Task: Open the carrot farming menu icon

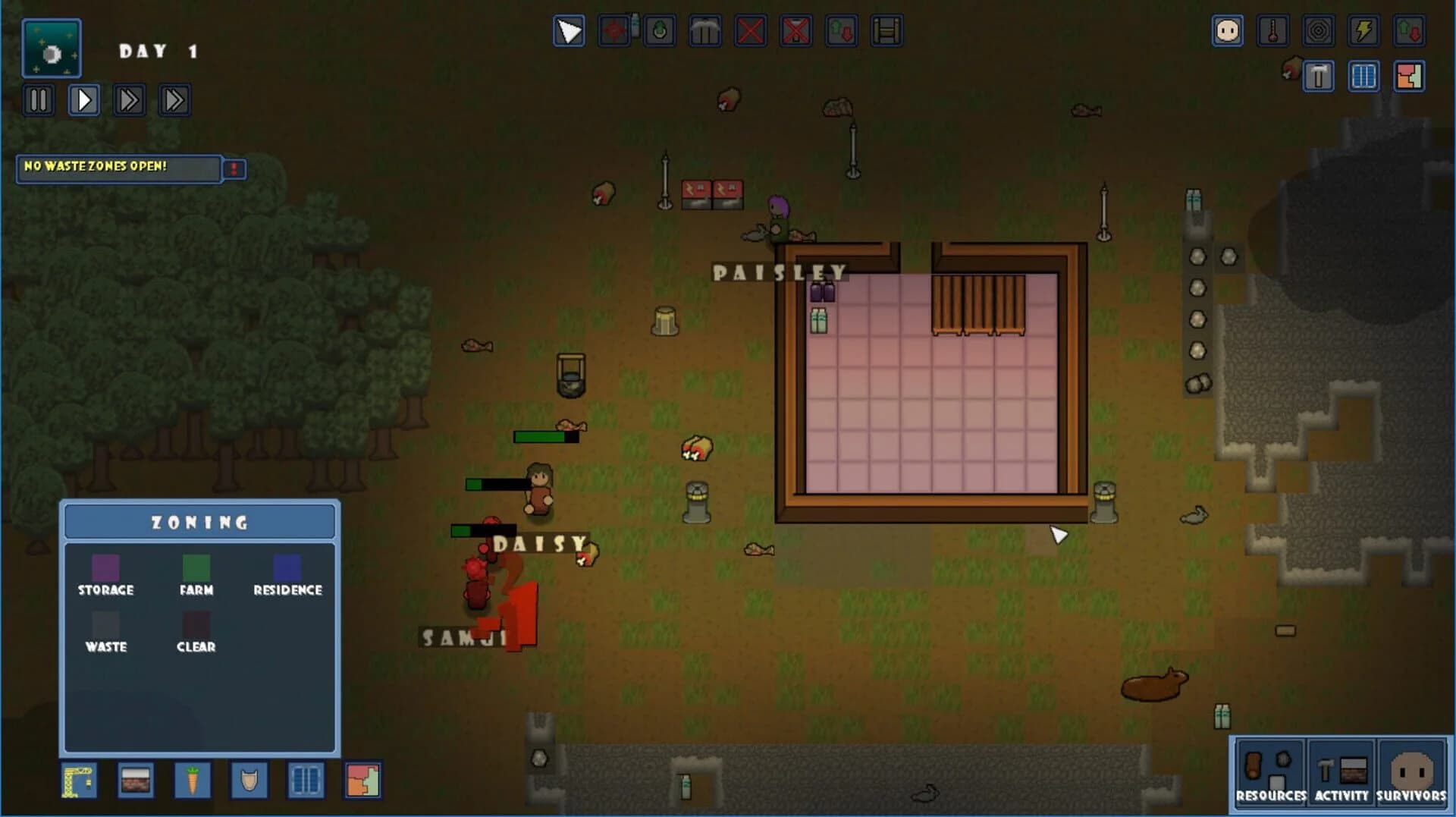Action: coord(192,781)
